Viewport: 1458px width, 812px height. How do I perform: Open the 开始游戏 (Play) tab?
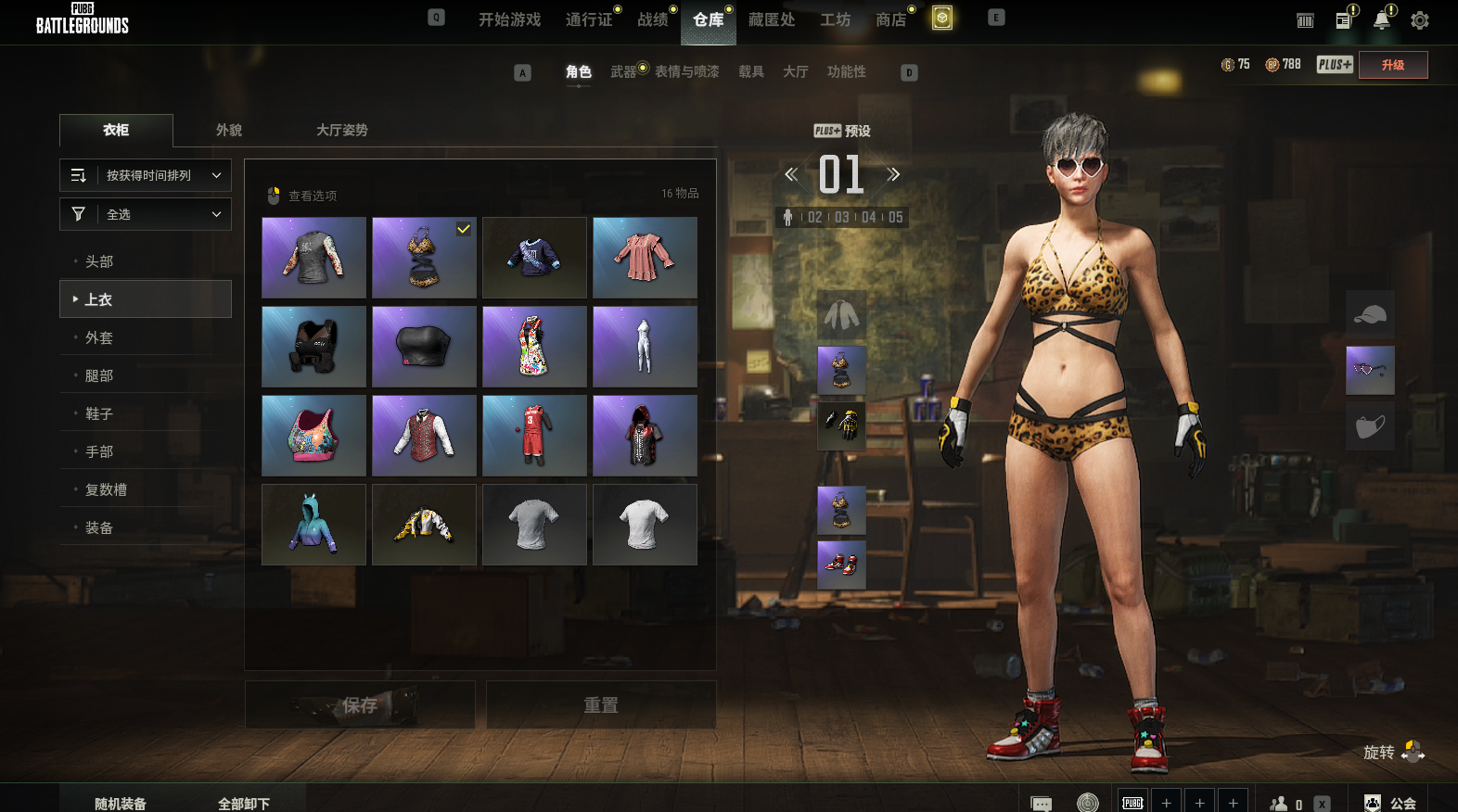tap(509, 19)
